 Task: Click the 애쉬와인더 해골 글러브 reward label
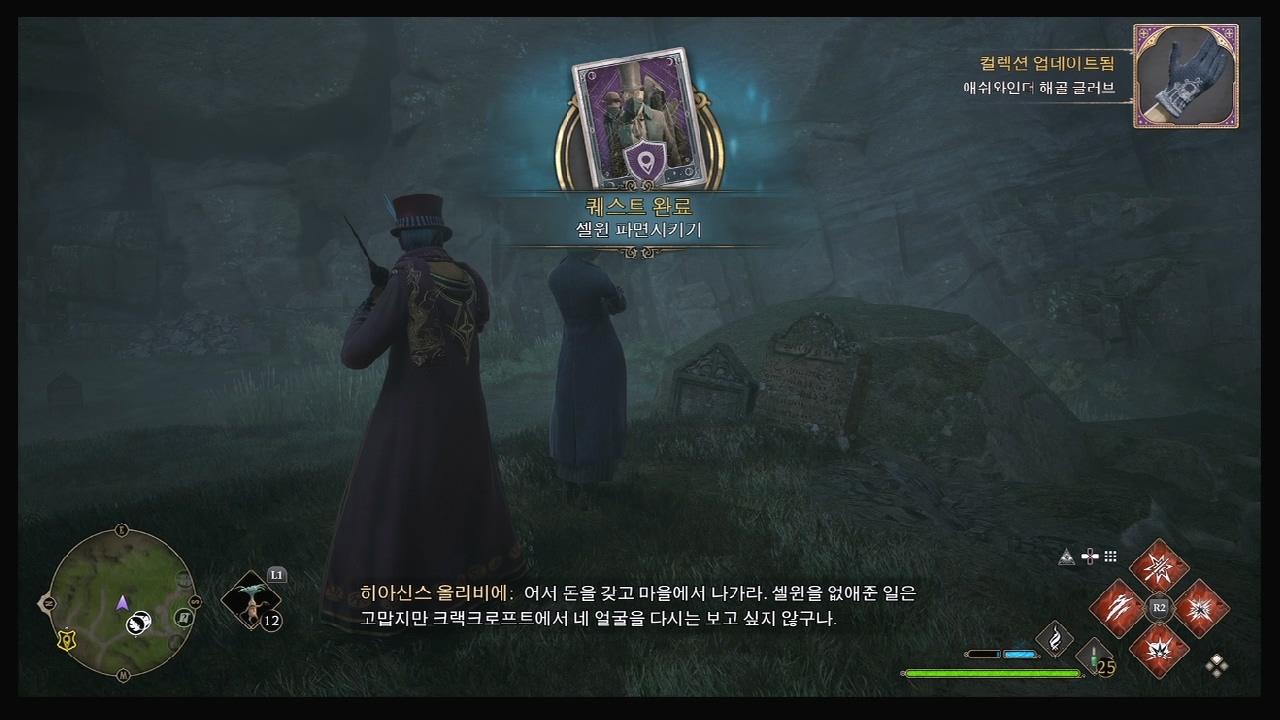1037,88
